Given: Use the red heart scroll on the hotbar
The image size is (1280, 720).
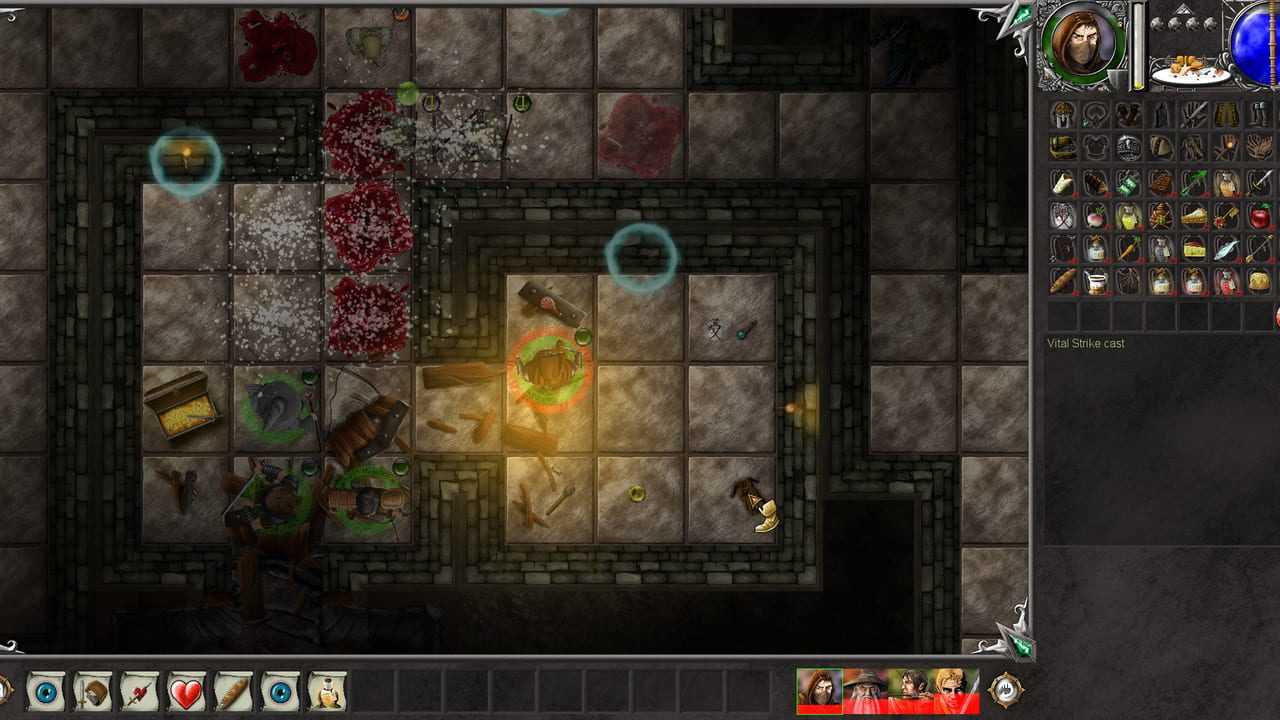Looking at the screenshot, I should pos(187,691).
